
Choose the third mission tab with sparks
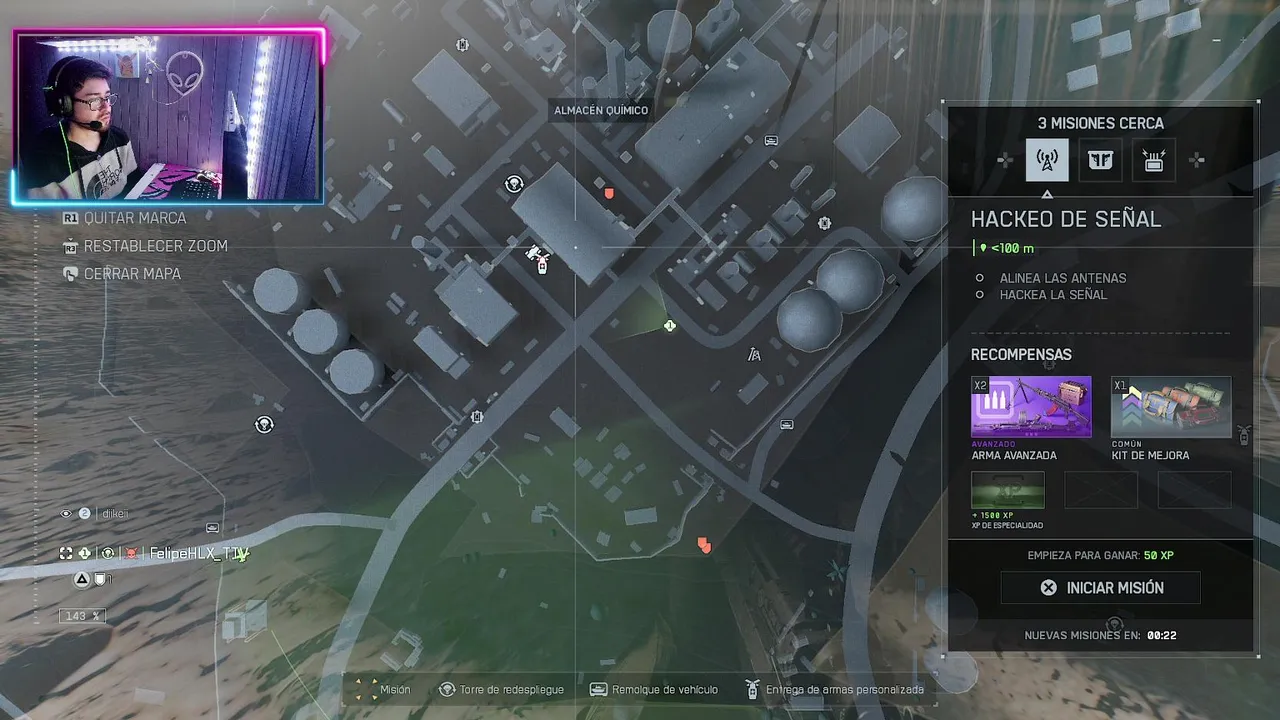[1154, 160]
